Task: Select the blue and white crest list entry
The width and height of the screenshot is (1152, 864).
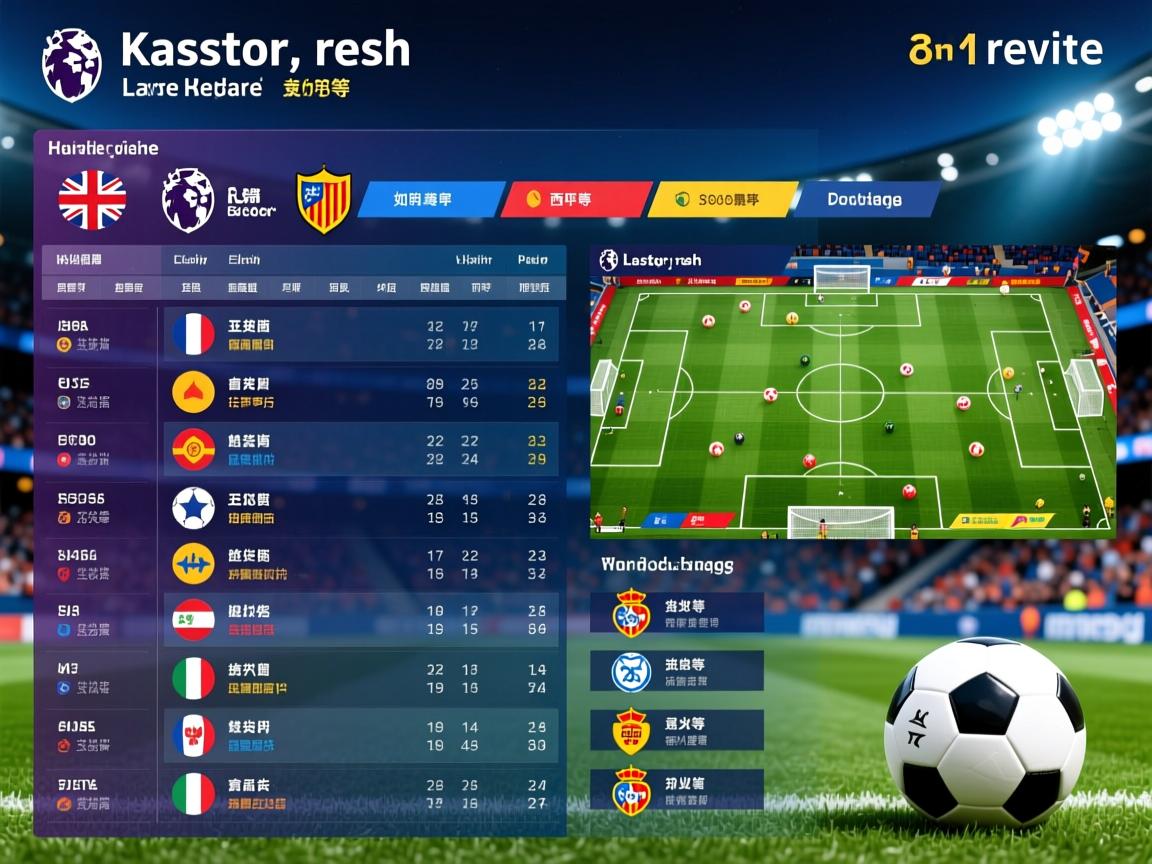Action: (x=676, y=671)
